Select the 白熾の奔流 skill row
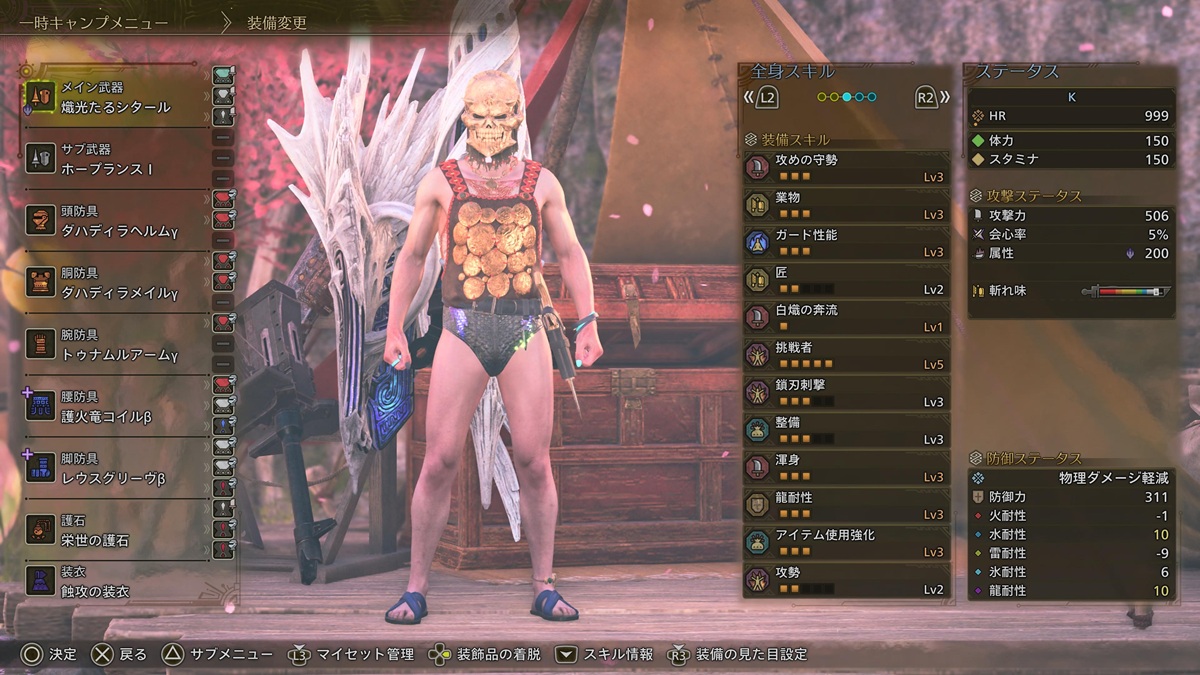 coord(846,317)
